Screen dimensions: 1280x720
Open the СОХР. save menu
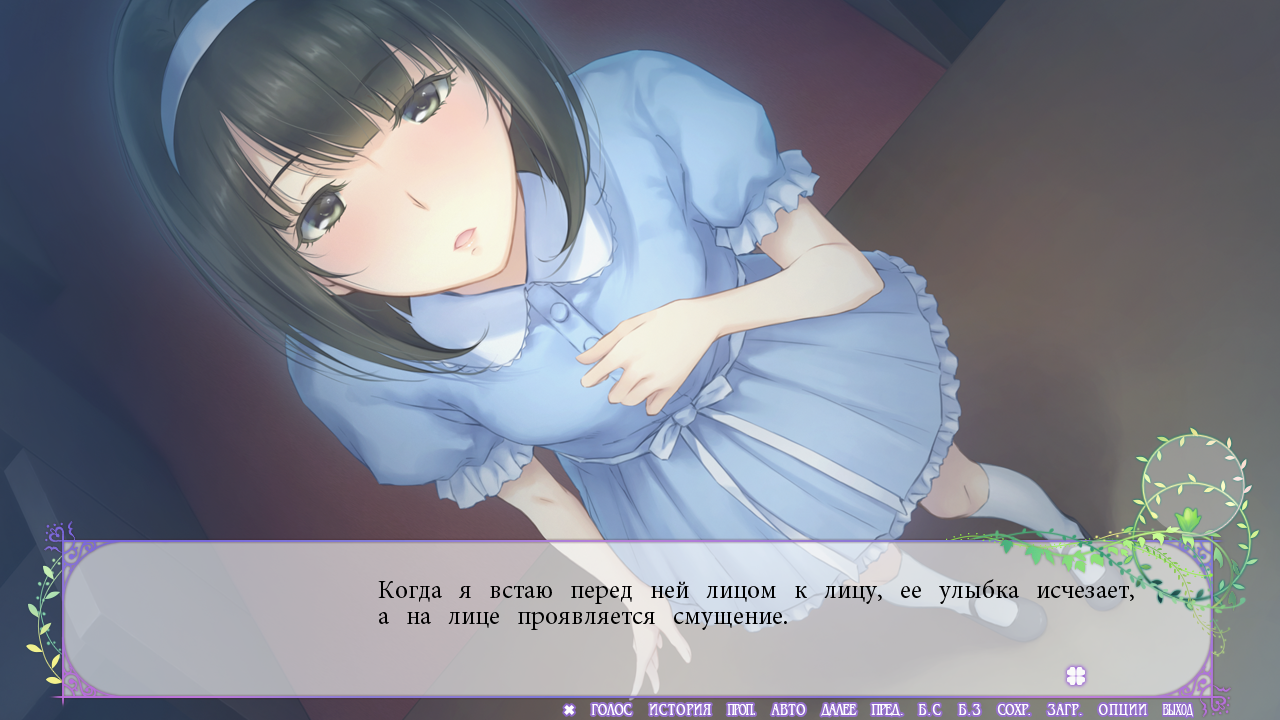1014,710
